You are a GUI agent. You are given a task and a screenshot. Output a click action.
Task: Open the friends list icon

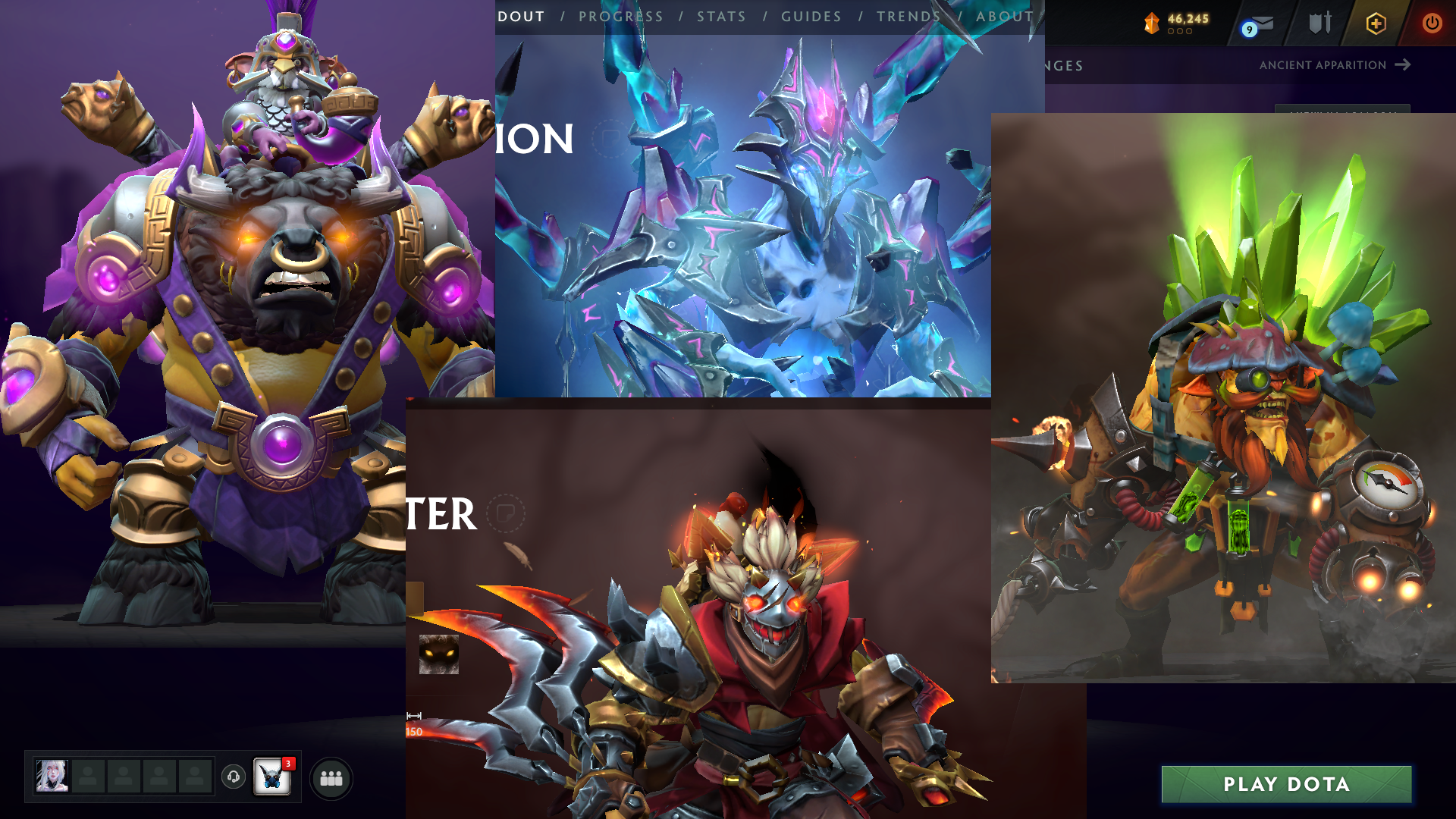[x=333, y=777]
